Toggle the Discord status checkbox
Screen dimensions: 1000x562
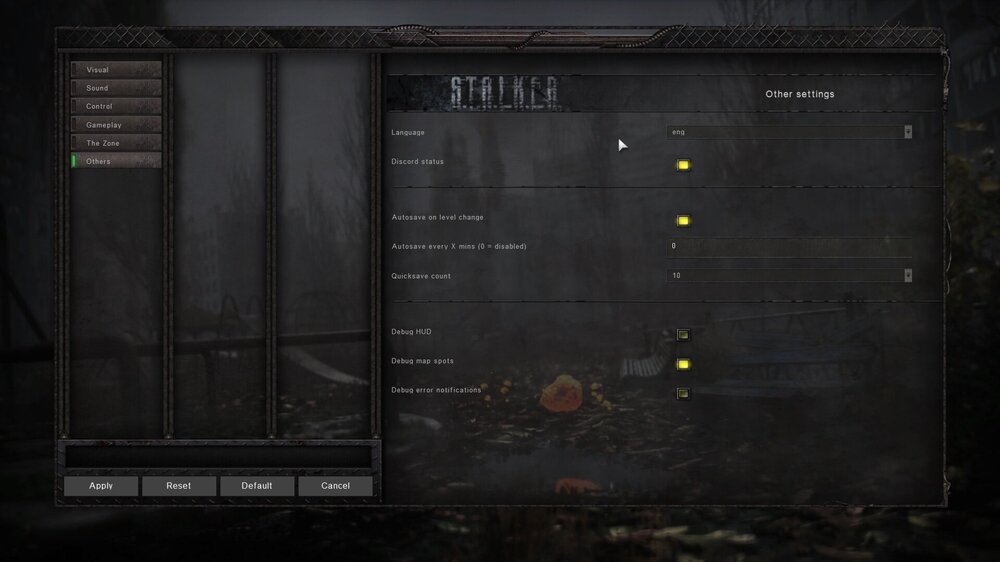tap(683, 165)
